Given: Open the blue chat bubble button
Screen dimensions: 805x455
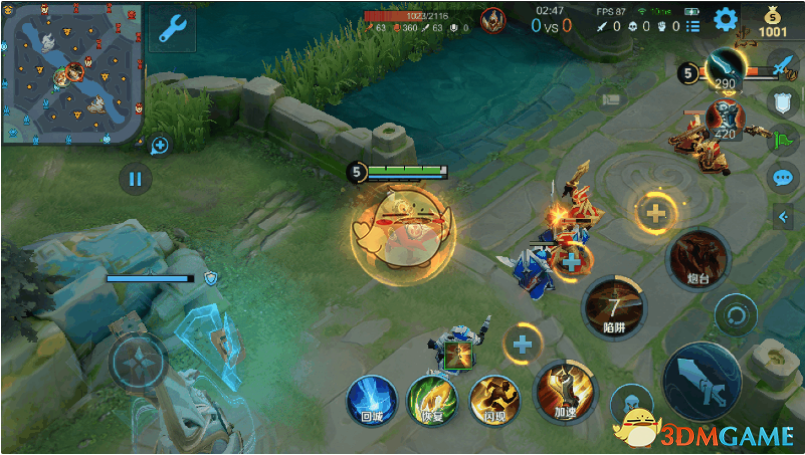Looking at the screenshot, I should (782, 178).
